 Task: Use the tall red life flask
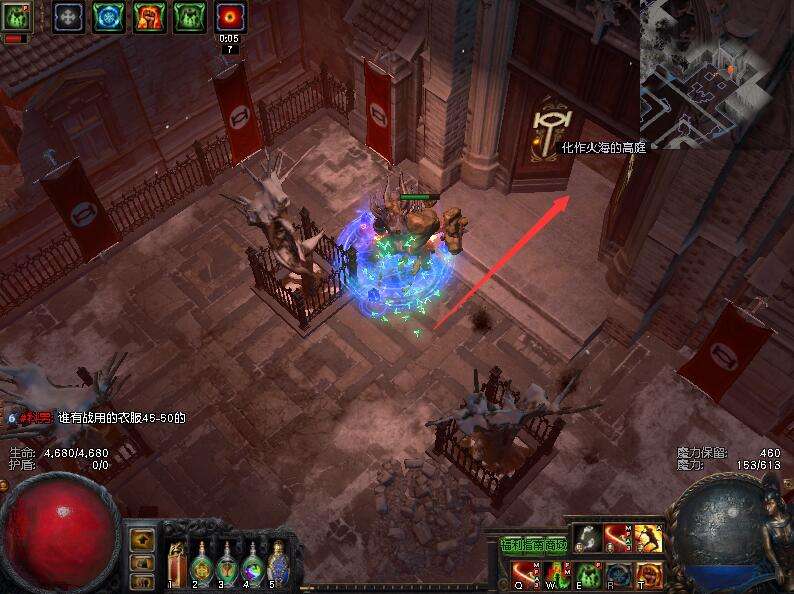pos(178,563)
